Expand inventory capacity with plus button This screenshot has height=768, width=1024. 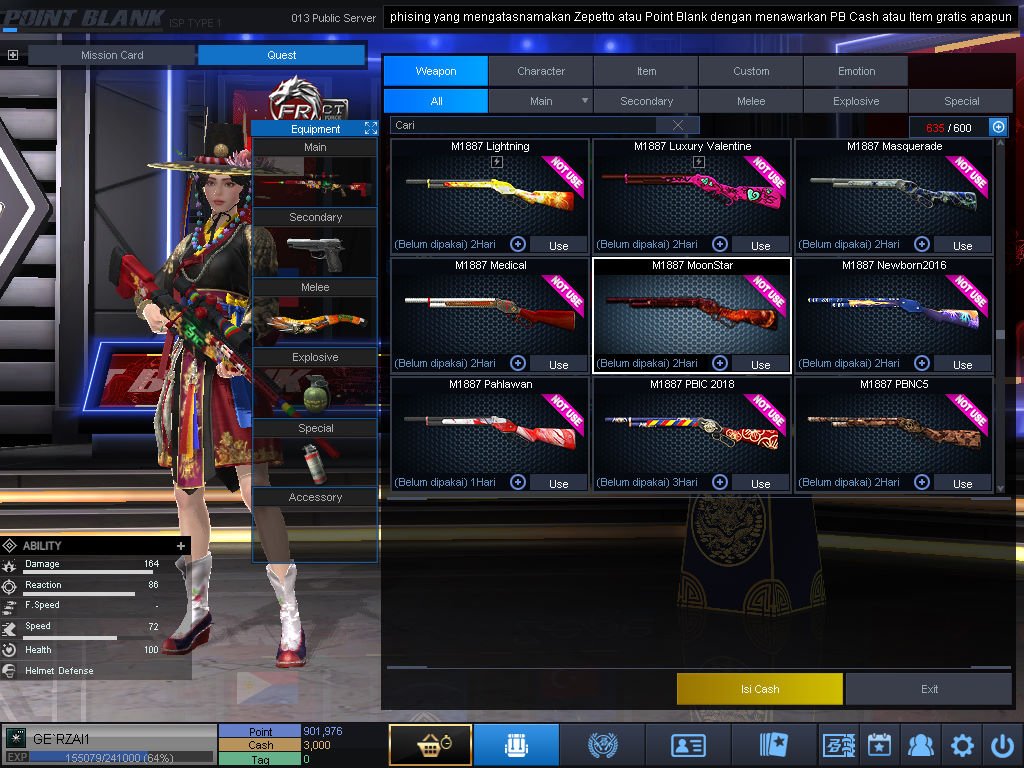[998, 127]
